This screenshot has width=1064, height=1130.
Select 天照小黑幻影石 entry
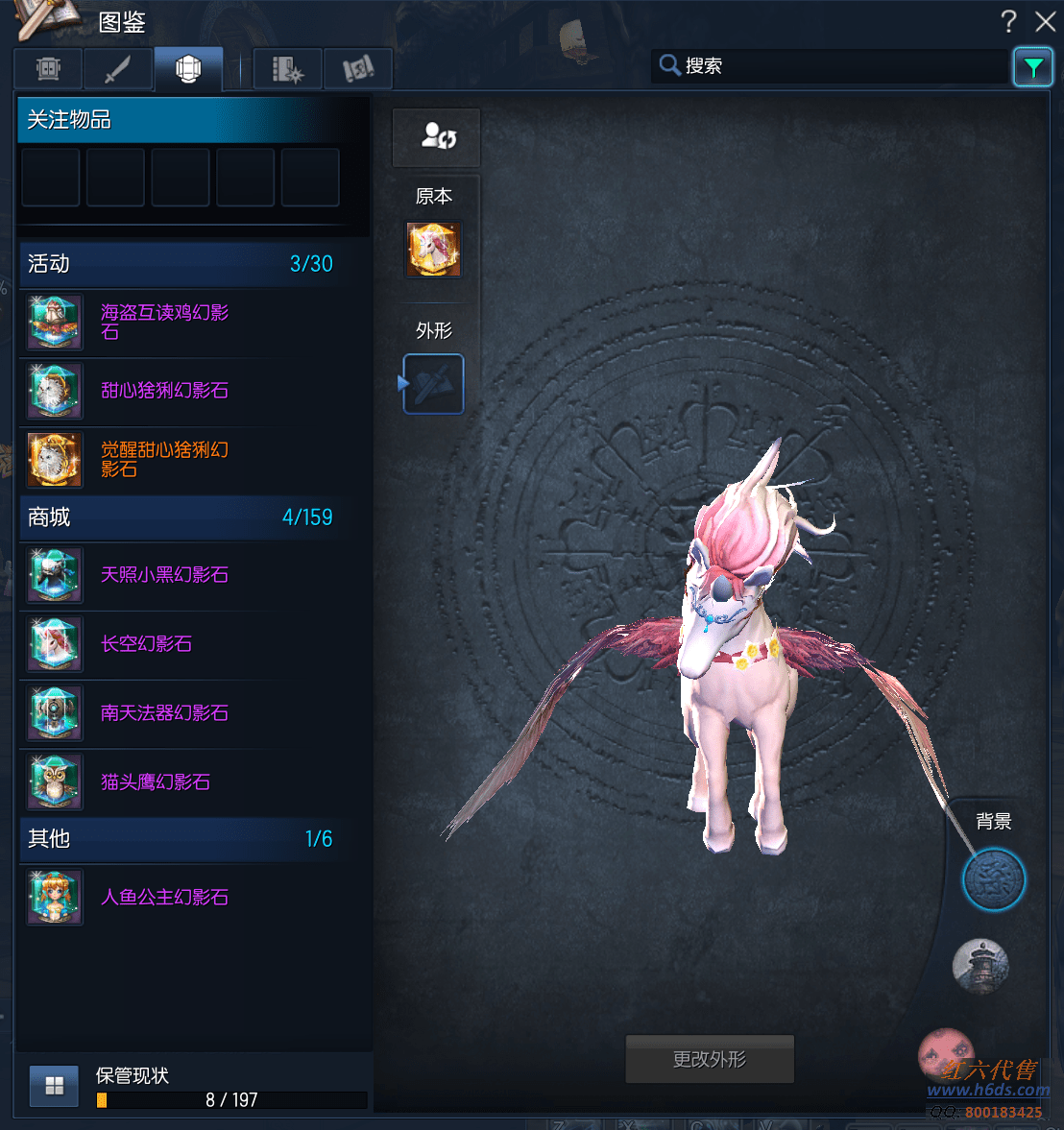tap(163, 575)
